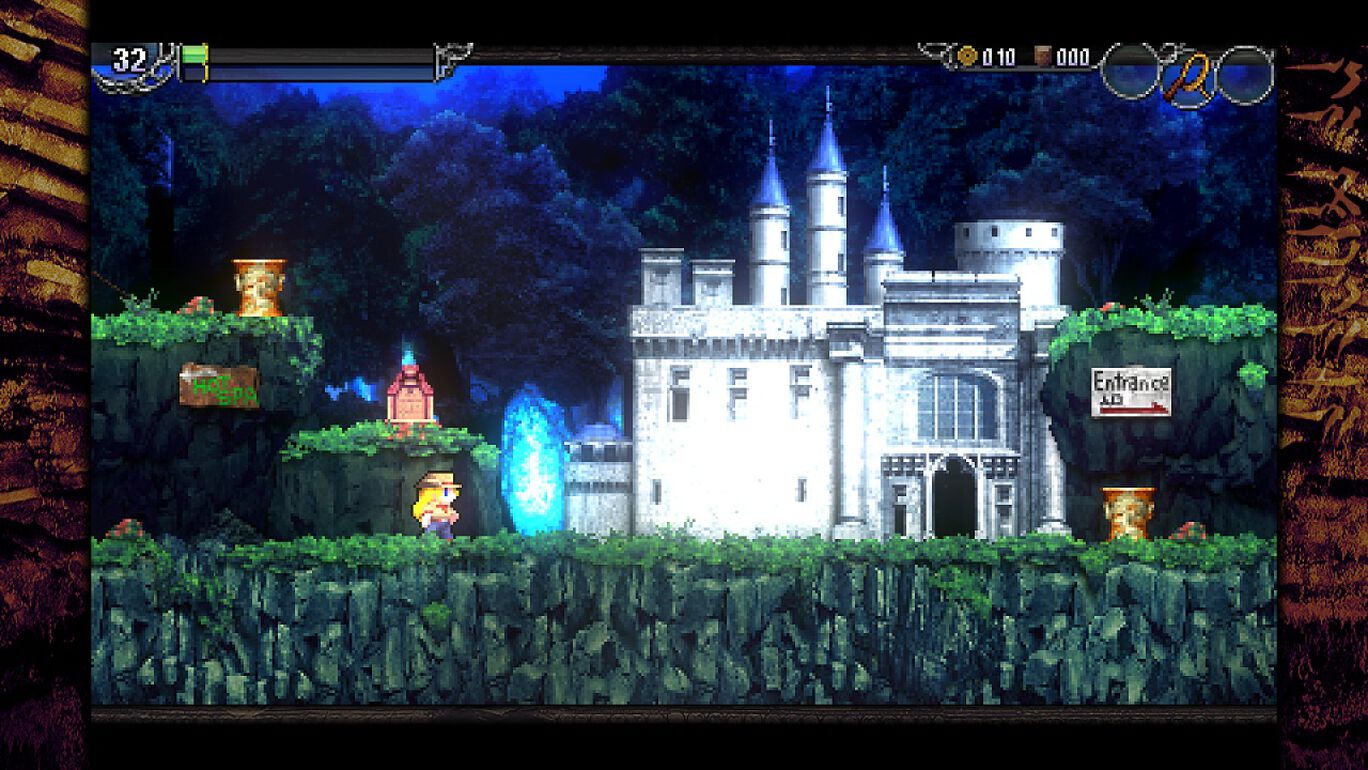Click the weight counter pouch icon
Viewport: 1368px width, 770px height.
1043,57
